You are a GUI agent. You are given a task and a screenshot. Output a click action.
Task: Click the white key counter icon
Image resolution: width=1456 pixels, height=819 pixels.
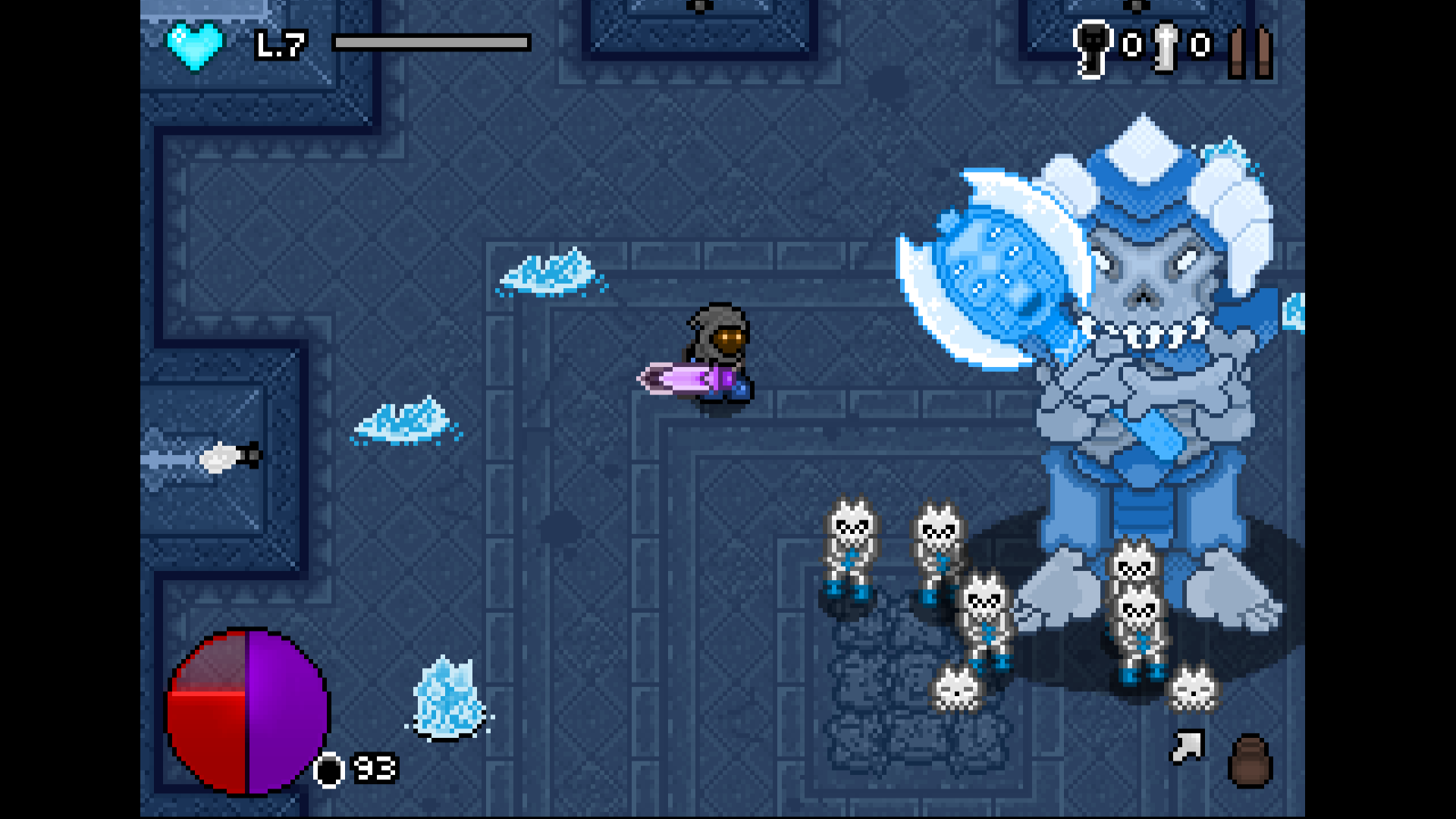click(1165, 47)
